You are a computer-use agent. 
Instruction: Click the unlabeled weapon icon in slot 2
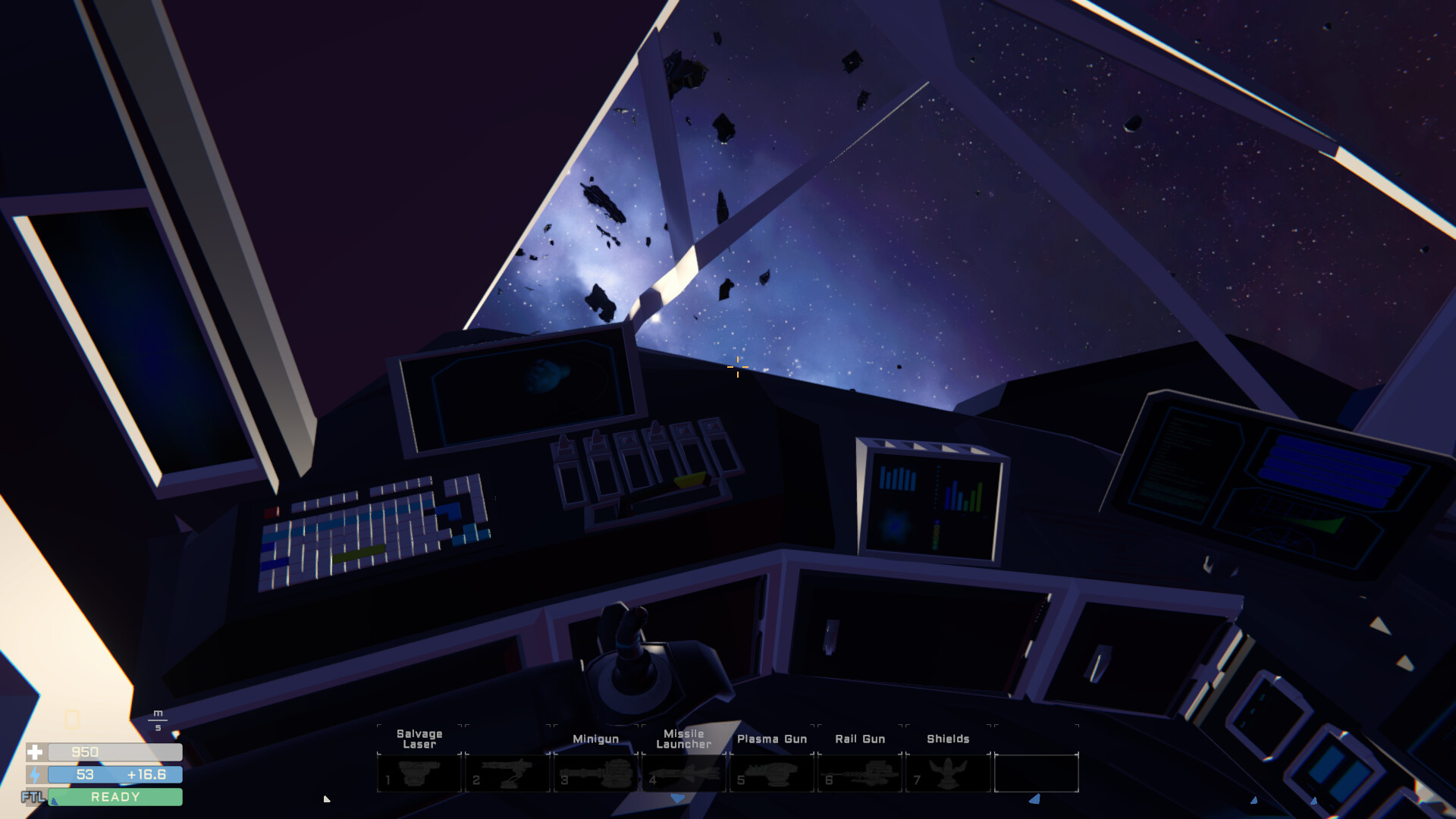click(507, 772)
